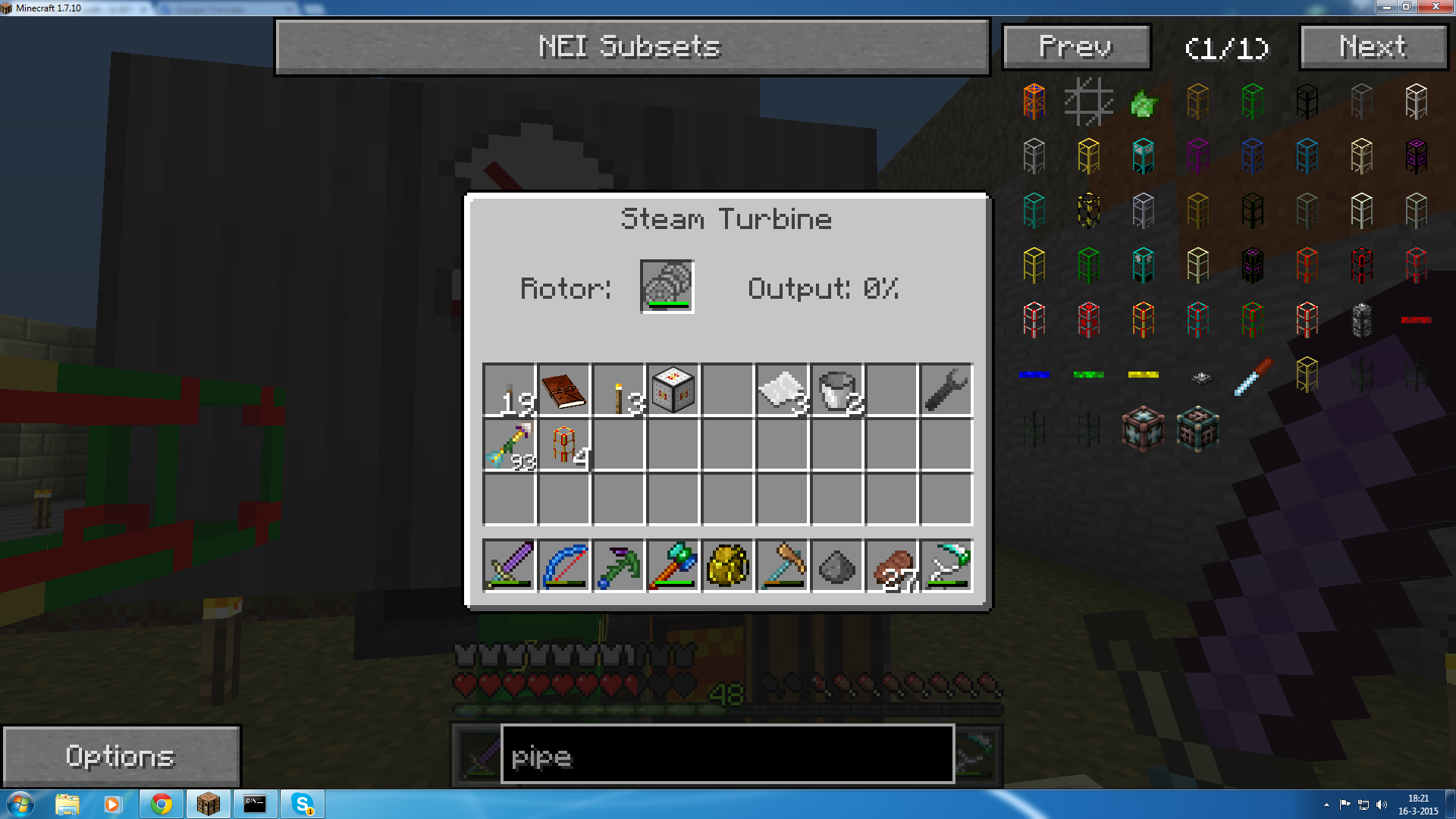Select the golden backpack in hotbar
Viewport: 1456px width, 819px height.
tap(727, 565)
